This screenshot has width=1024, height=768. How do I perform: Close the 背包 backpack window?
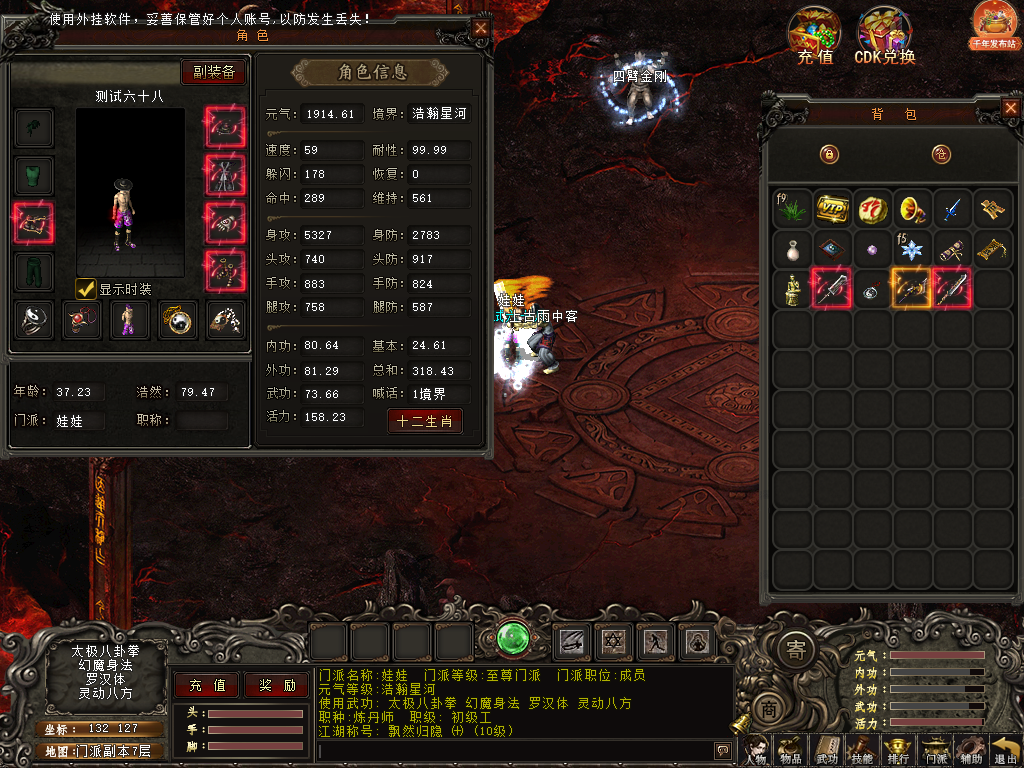click(x=1009, y=106)
